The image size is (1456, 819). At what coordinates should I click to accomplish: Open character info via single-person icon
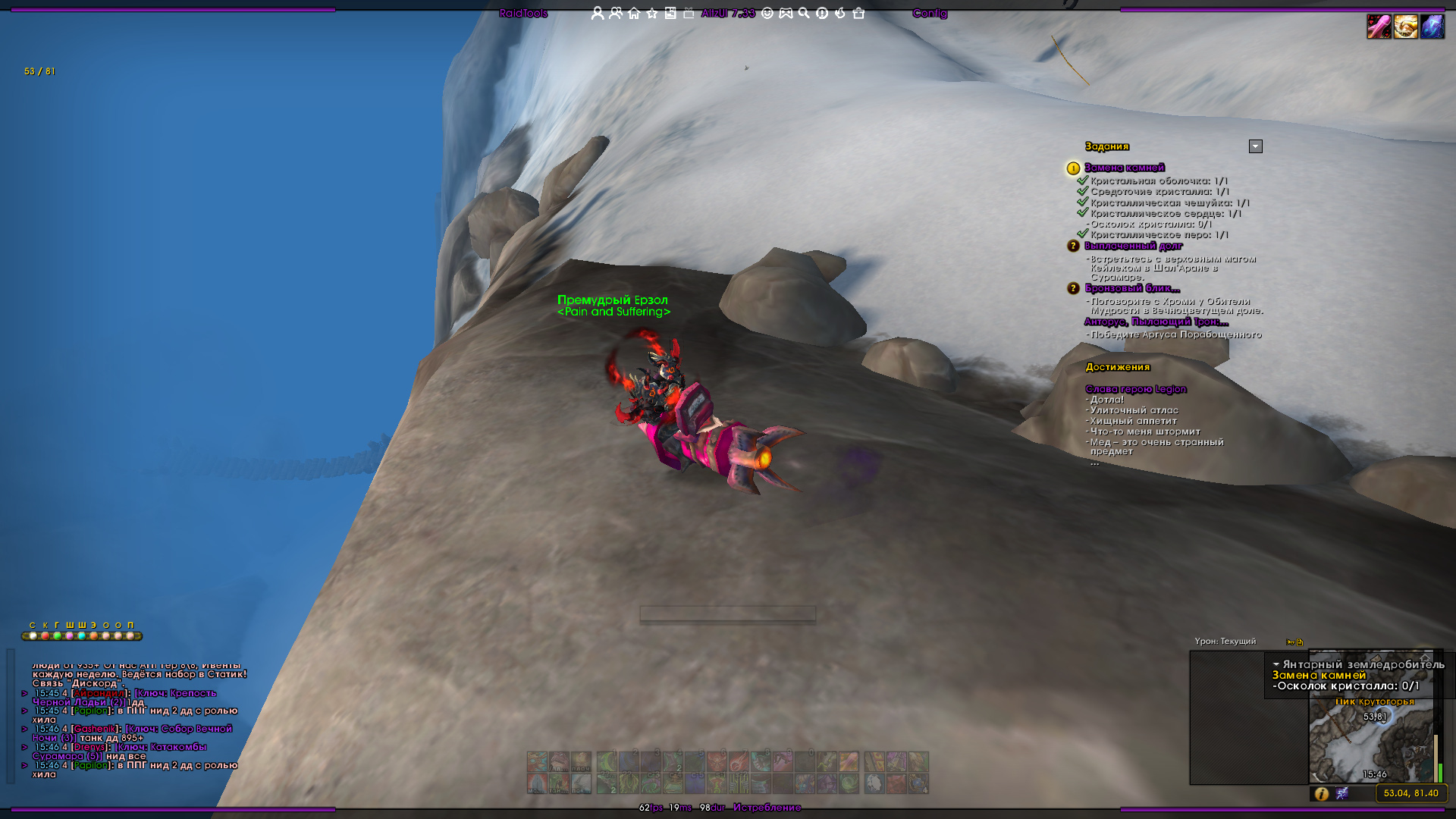pos(598,13)
